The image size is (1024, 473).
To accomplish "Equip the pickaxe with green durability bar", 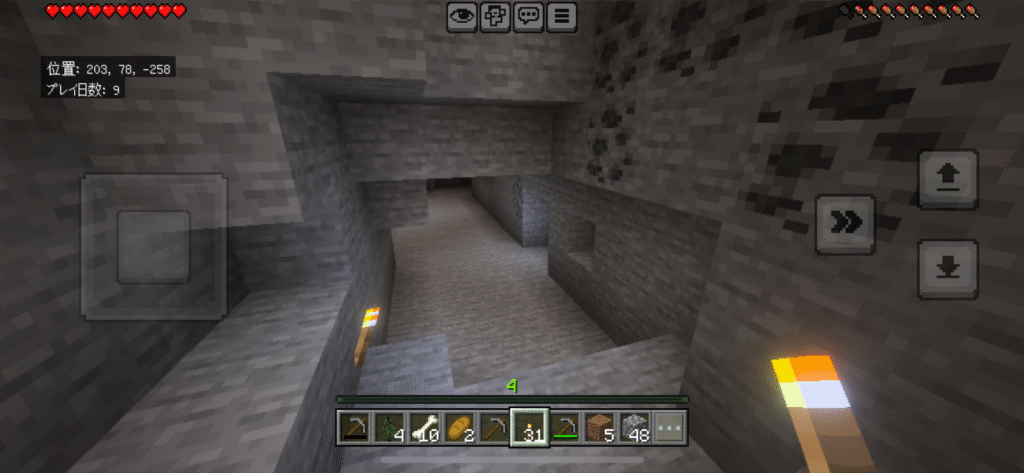I will [x=565, y=428].
